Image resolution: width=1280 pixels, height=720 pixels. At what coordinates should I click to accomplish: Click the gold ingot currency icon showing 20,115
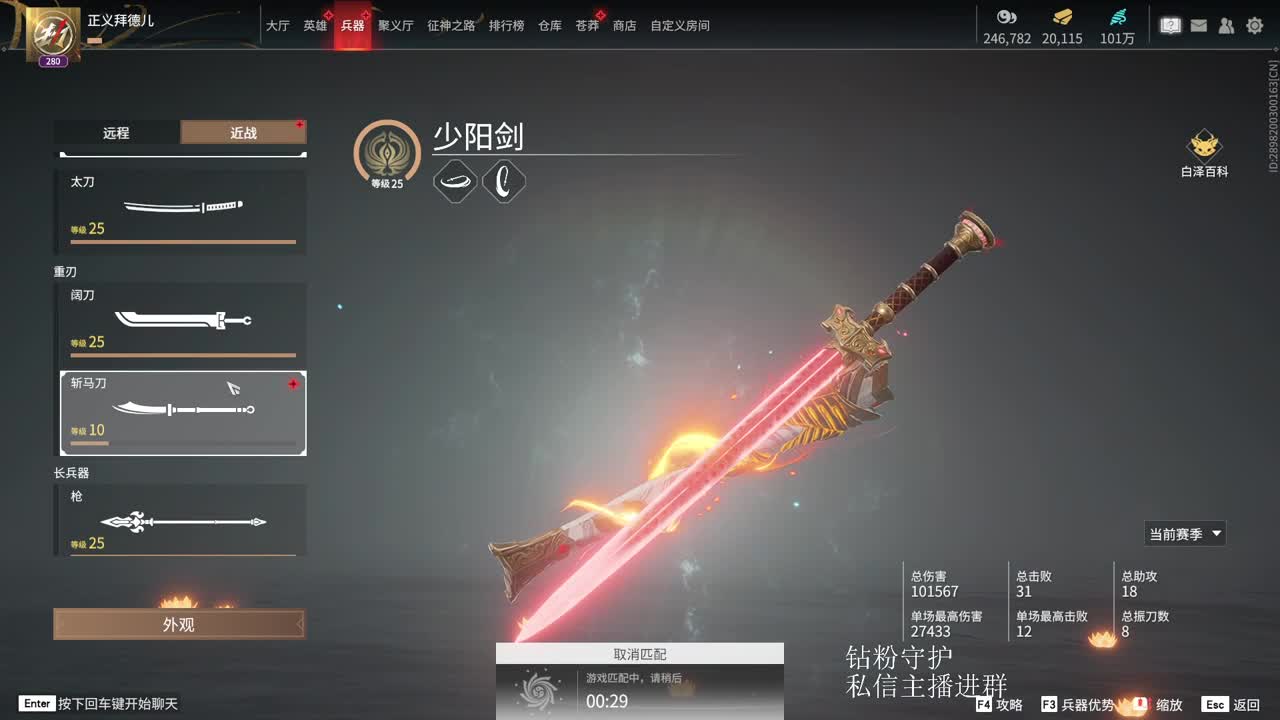(1062, 17)
